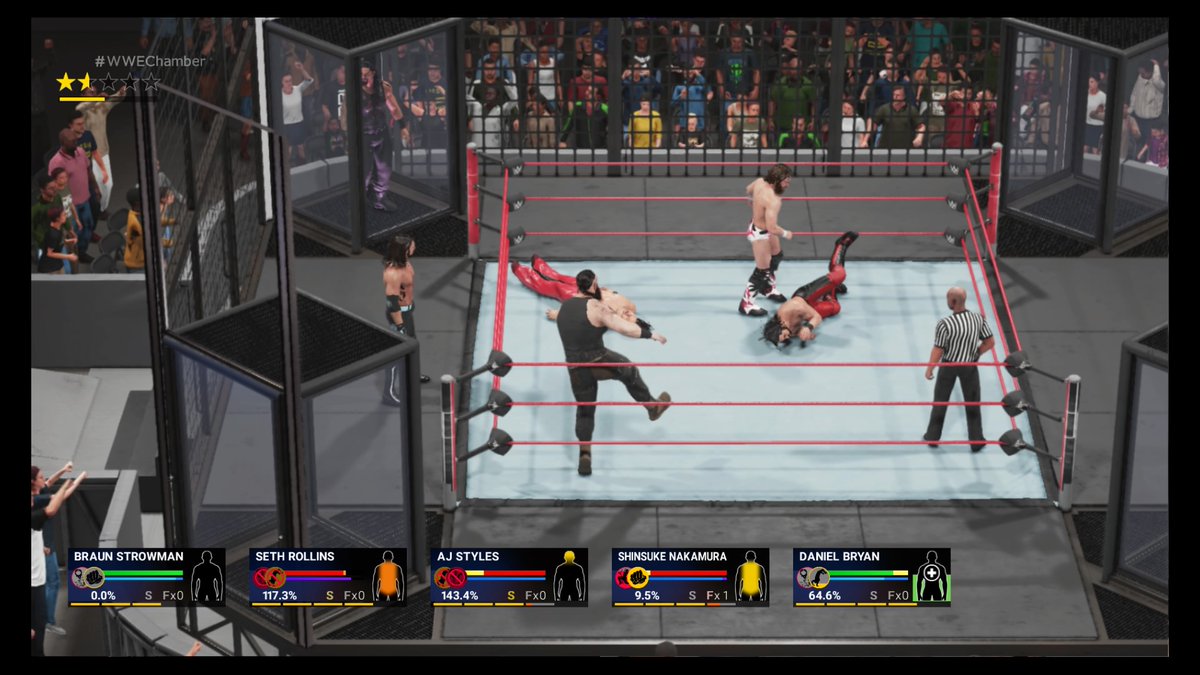Click Seth Rollins' orange body damage silhouette
The width and height of the screenshot is (1200, 675).
pyautogui.click(x=388, y=577)
